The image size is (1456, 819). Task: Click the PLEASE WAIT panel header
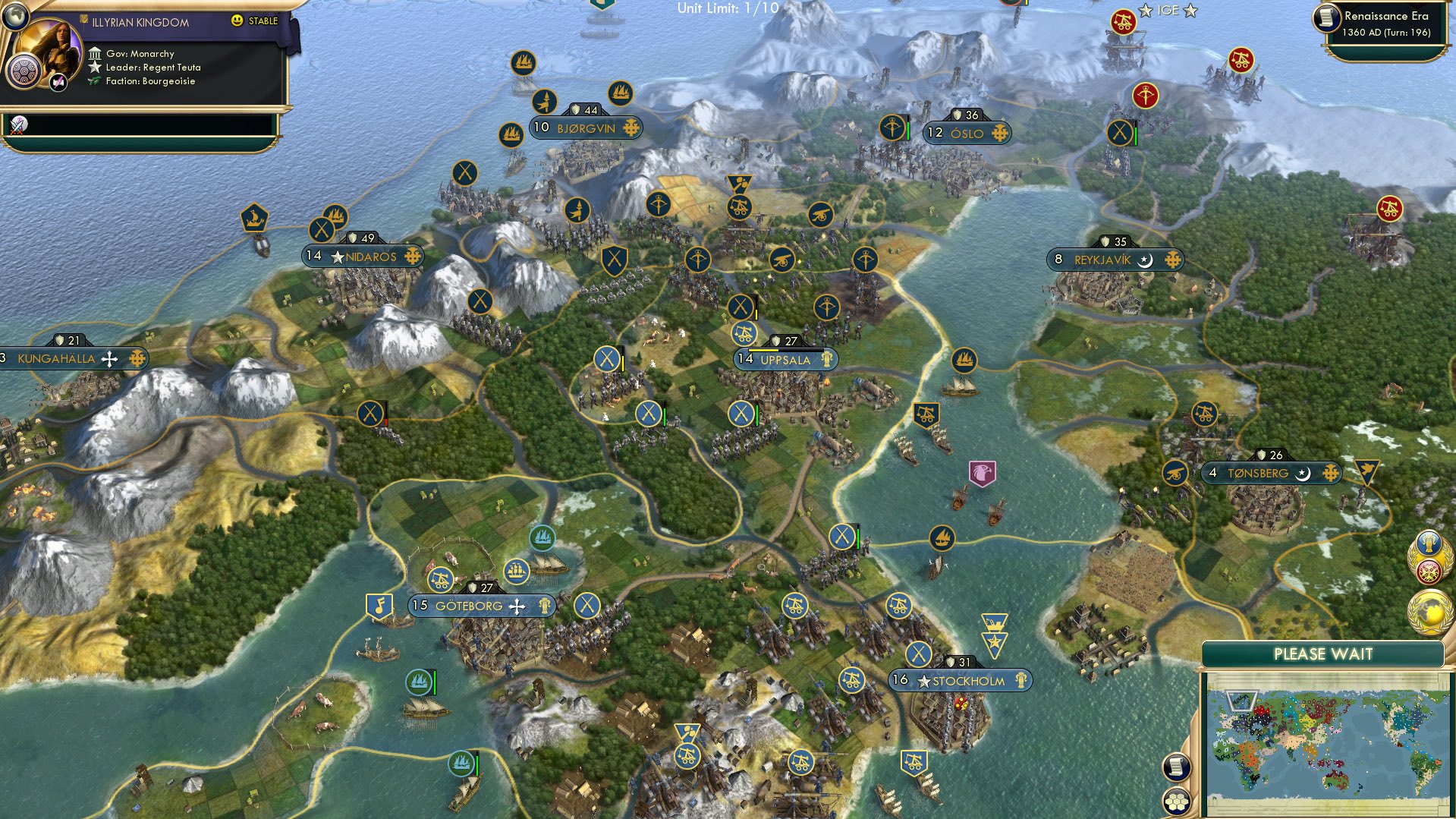tap(1324, 653)
